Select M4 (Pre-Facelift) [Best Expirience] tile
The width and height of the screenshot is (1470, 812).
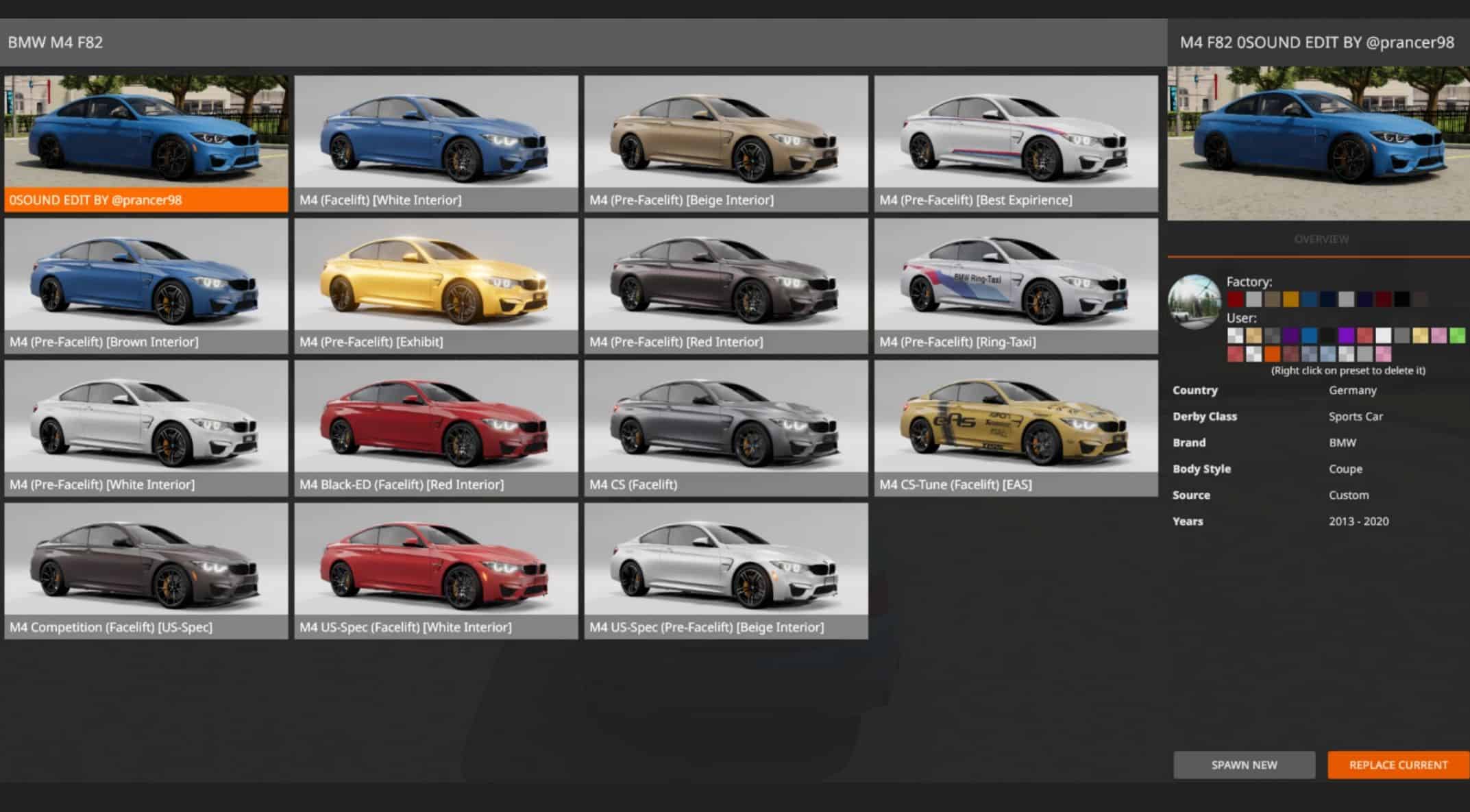click(x=1016, y=143)
